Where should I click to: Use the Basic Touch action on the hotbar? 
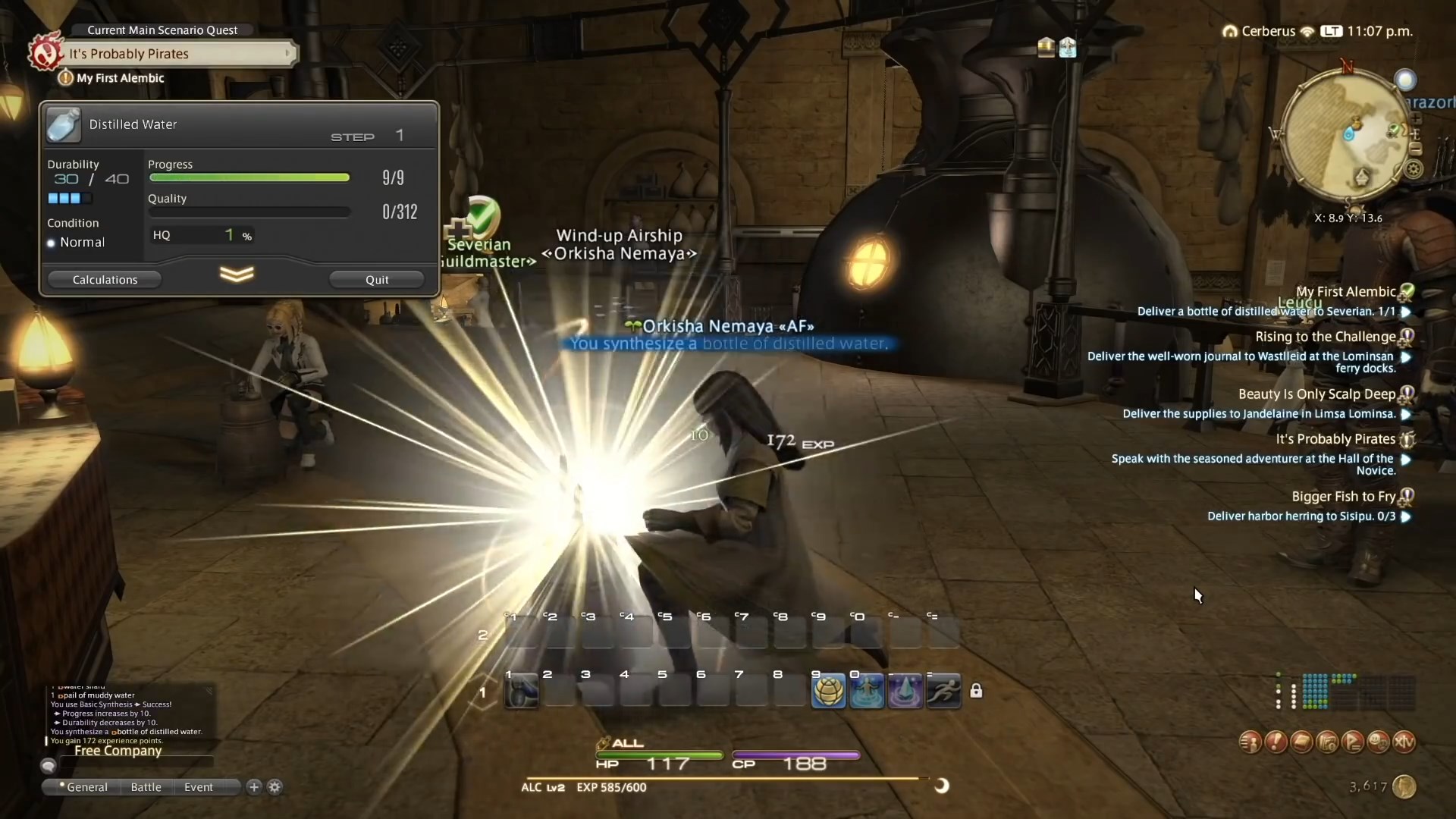coord(867,691)
